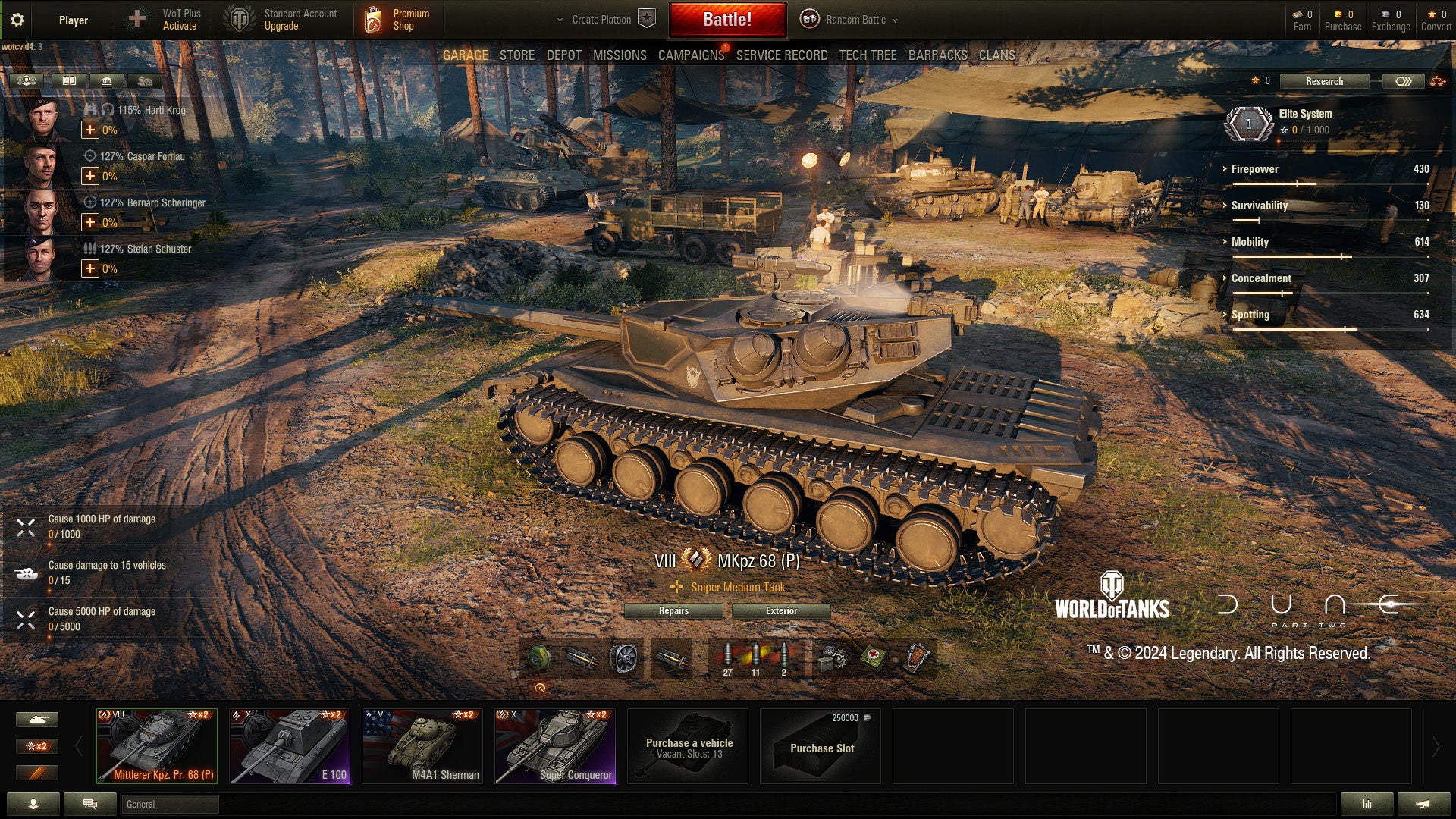Switch to the Store tab
This screenshot has height=819, width=1456.
[x=516, y=55]
